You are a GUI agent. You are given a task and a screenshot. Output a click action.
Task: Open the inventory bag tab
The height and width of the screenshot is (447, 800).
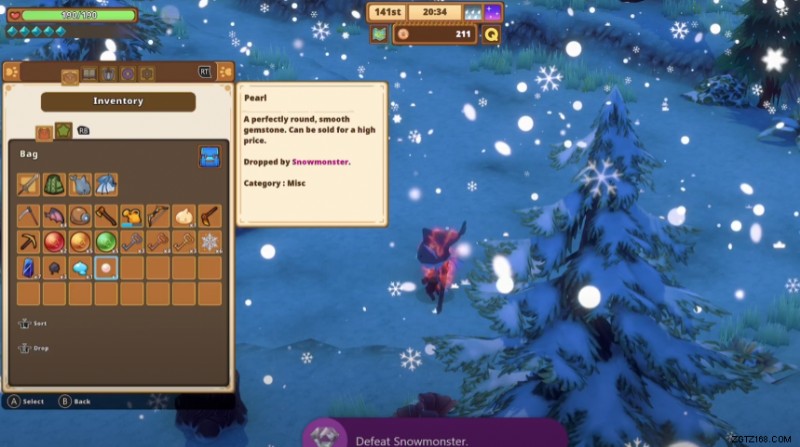(x=70, y=74)
